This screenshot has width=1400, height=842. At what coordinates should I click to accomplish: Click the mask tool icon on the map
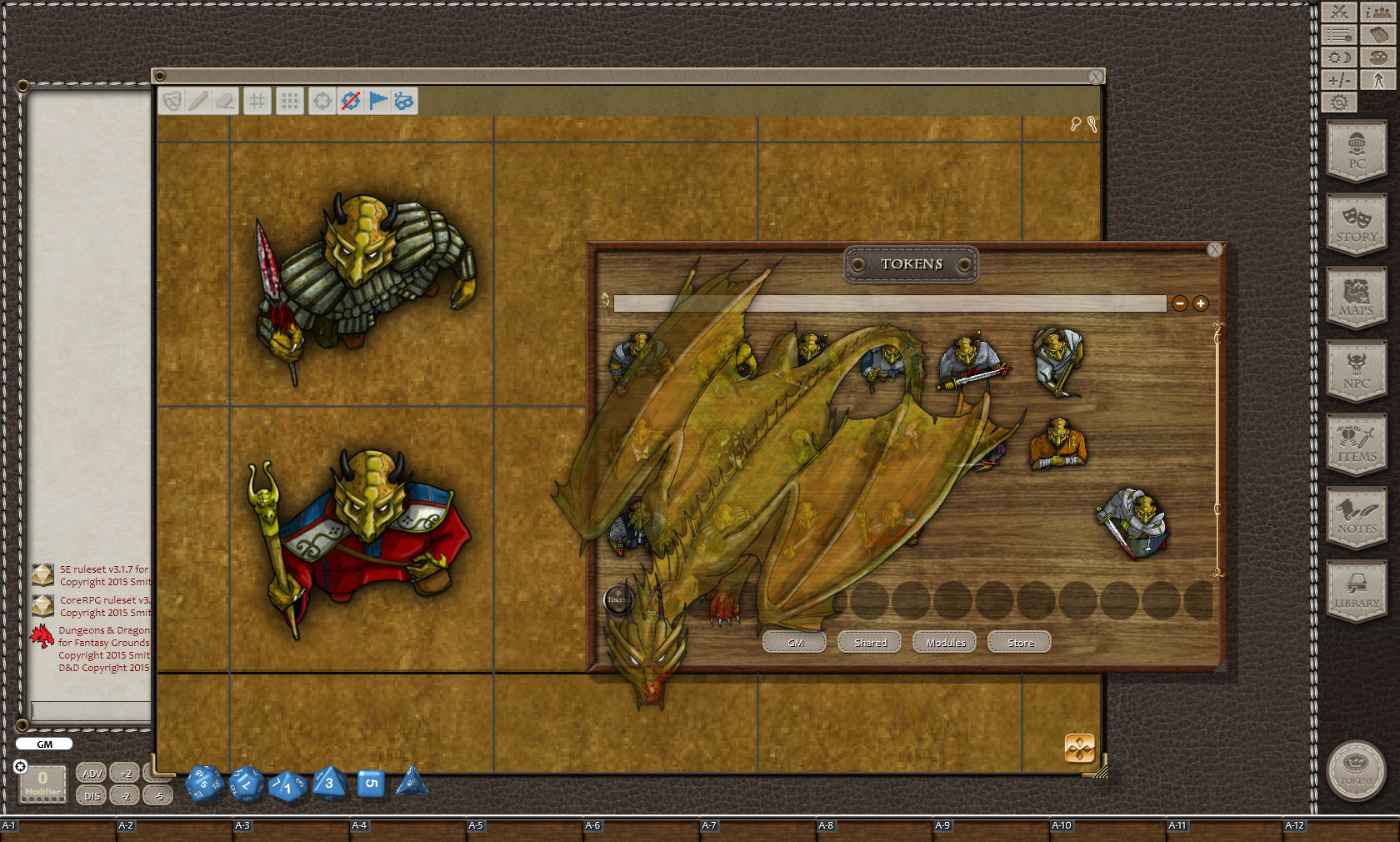click(172, 101)
